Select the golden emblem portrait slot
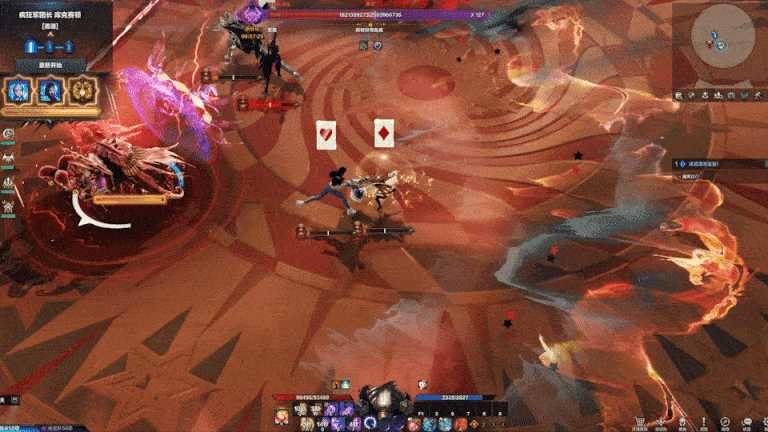 point(81,91)
